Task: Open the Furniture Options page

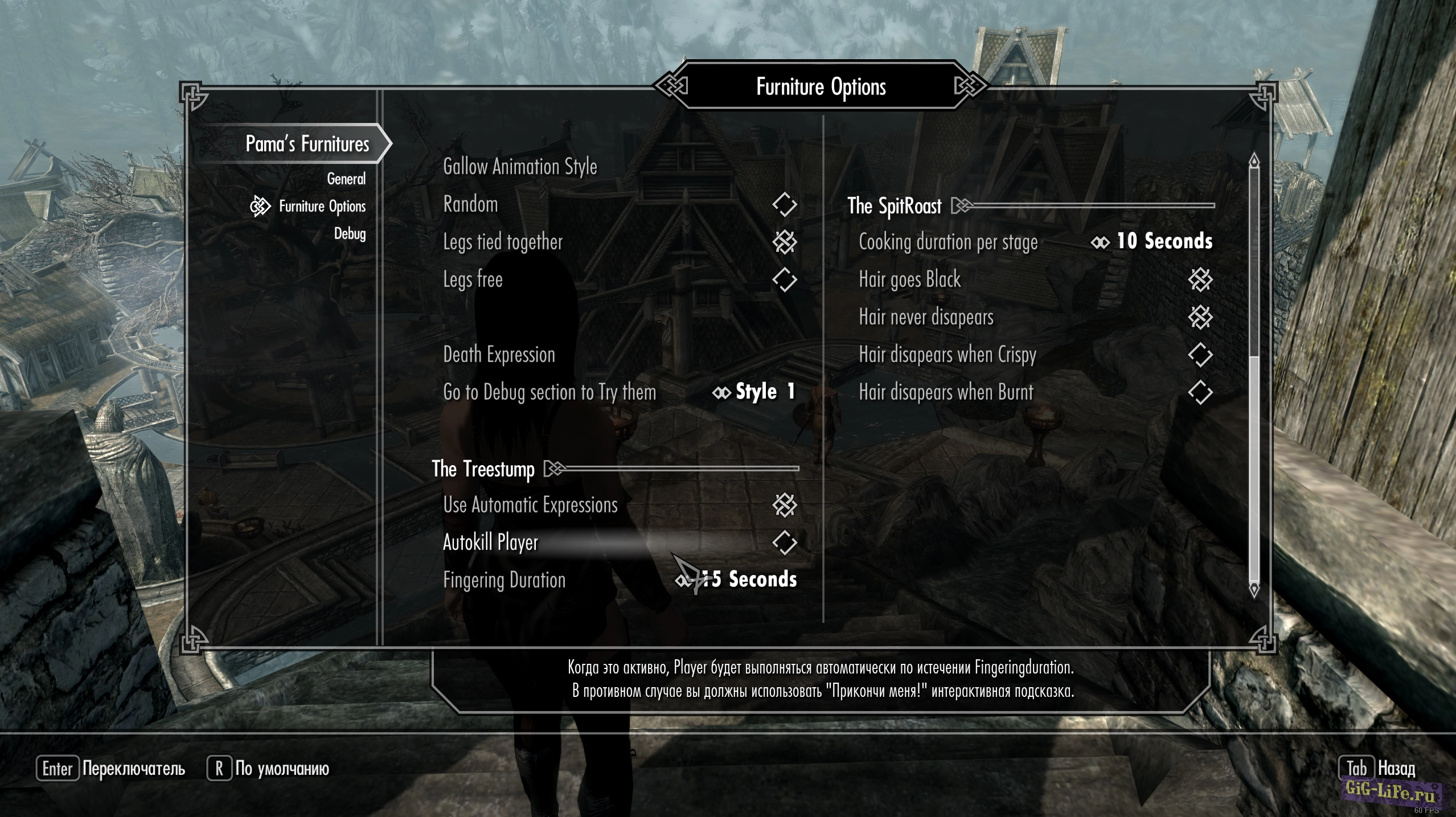Action: click(322, 206)
